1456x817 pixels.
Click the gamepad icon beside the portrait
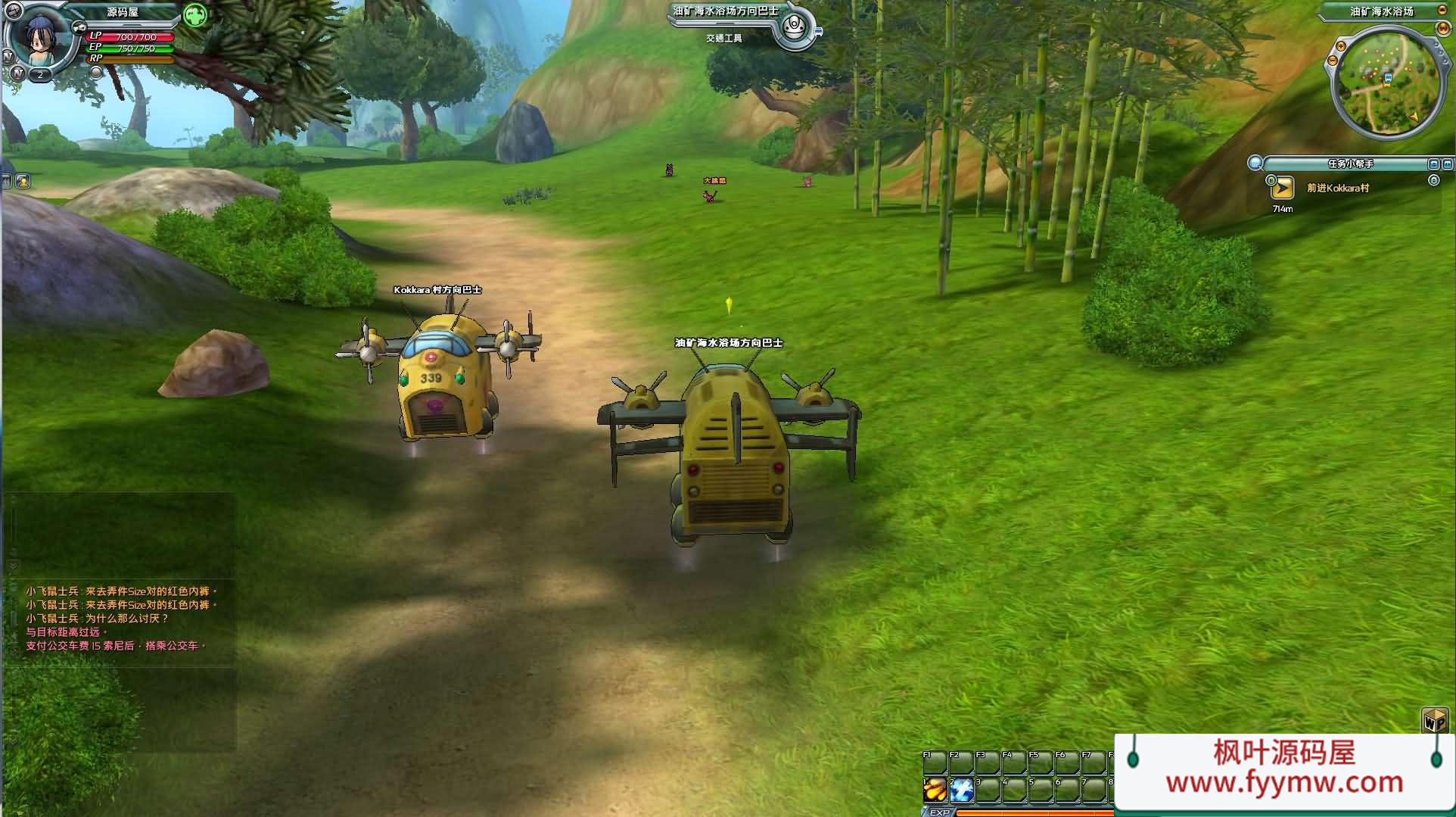point(79,27)
